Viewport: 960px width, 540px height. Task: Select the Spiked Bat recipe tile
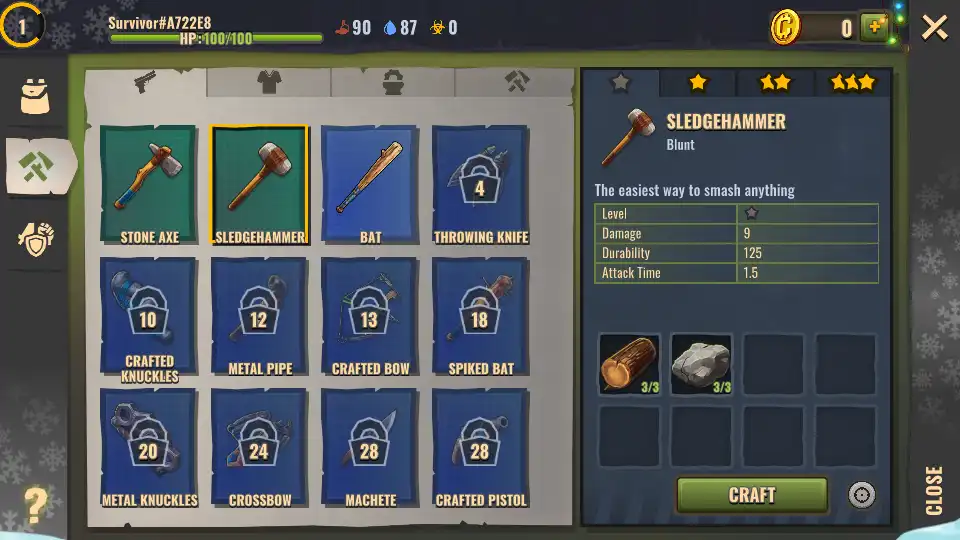pos(481,319)
